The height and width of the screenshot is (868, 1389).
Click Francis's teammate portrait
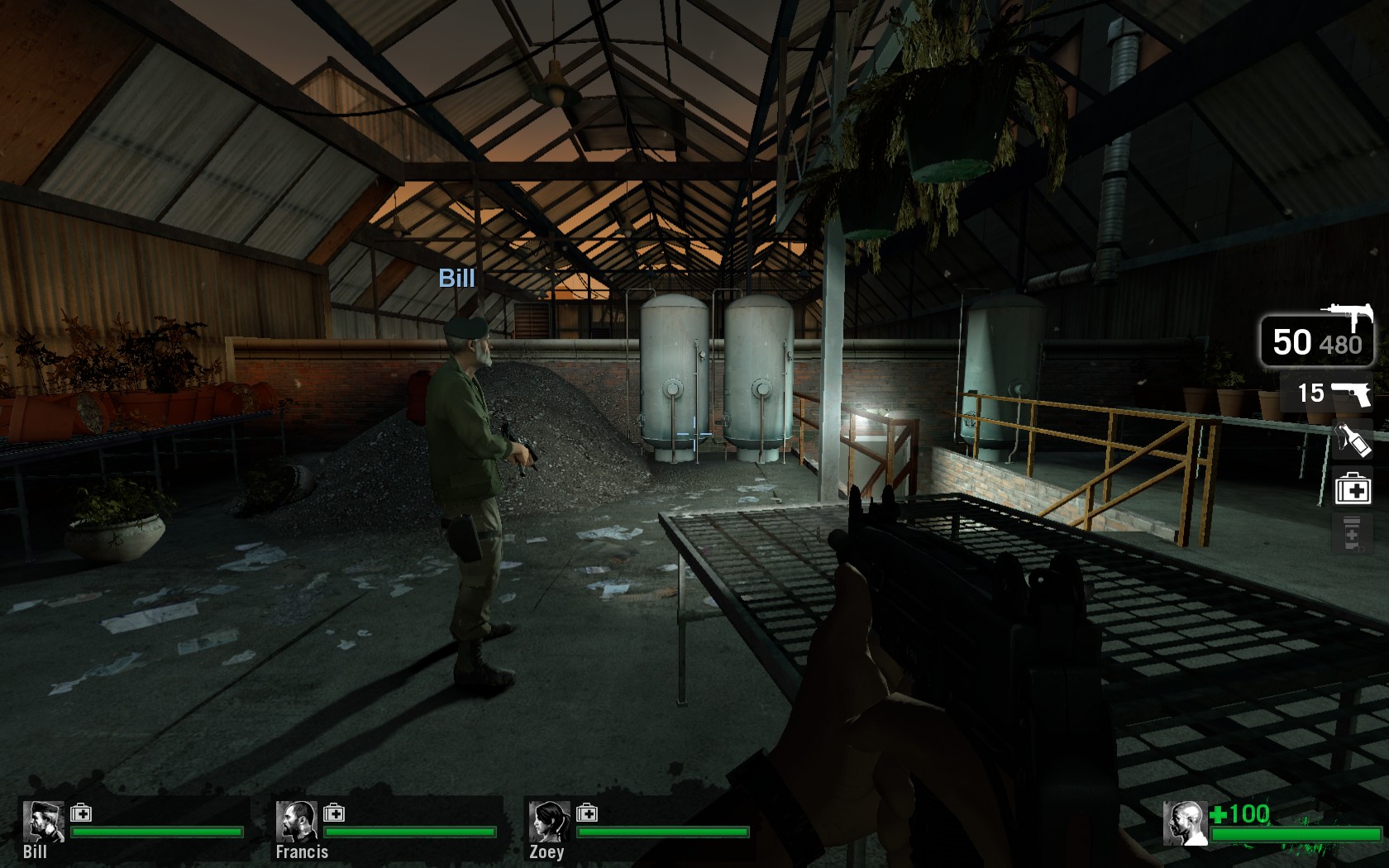point(296,821)
